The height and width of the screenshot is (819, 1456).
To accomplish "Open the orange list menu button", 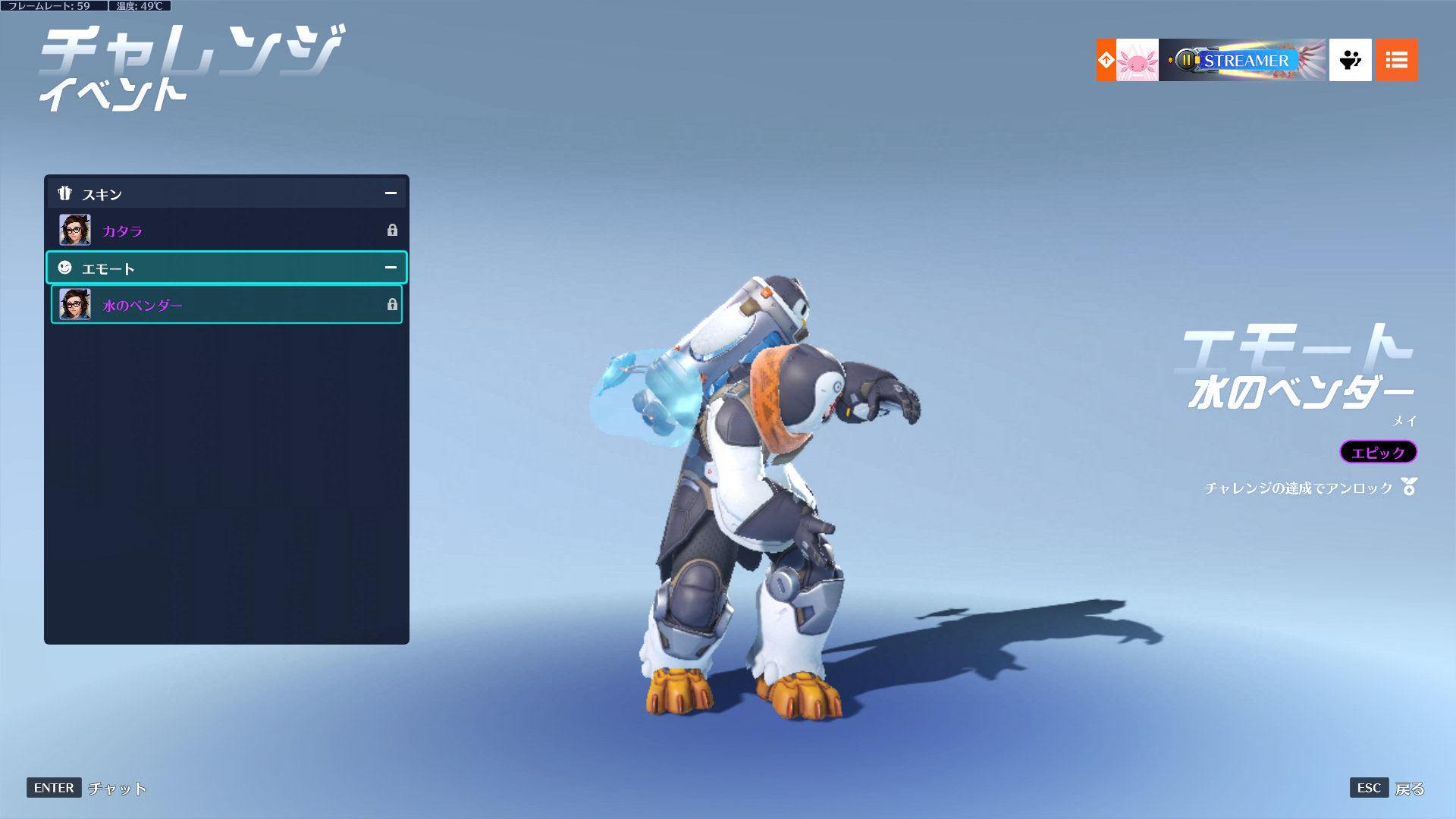I will [x=1396, y=60].
